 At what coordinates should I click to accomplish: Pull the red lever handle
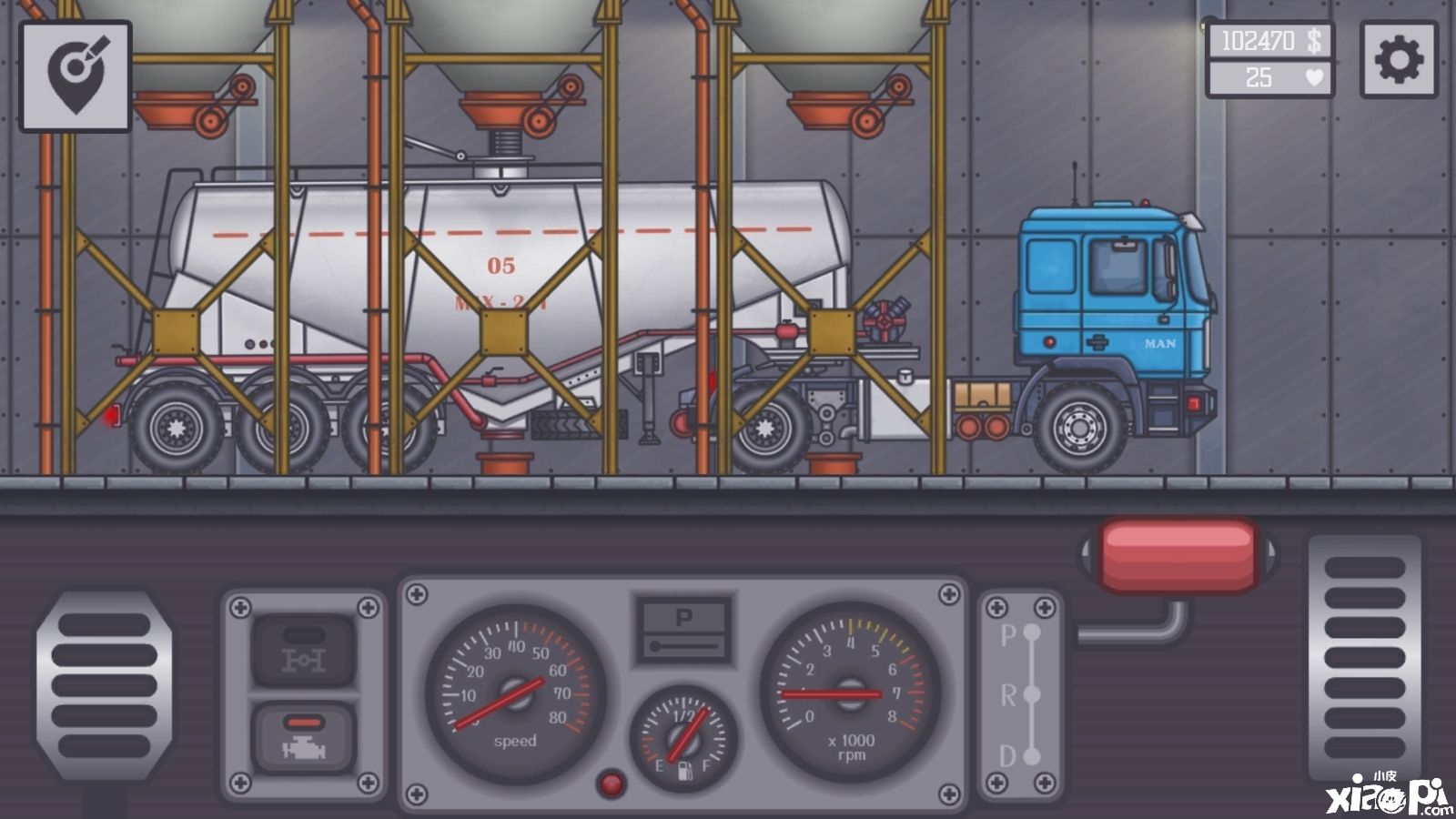pos(1178,554)
